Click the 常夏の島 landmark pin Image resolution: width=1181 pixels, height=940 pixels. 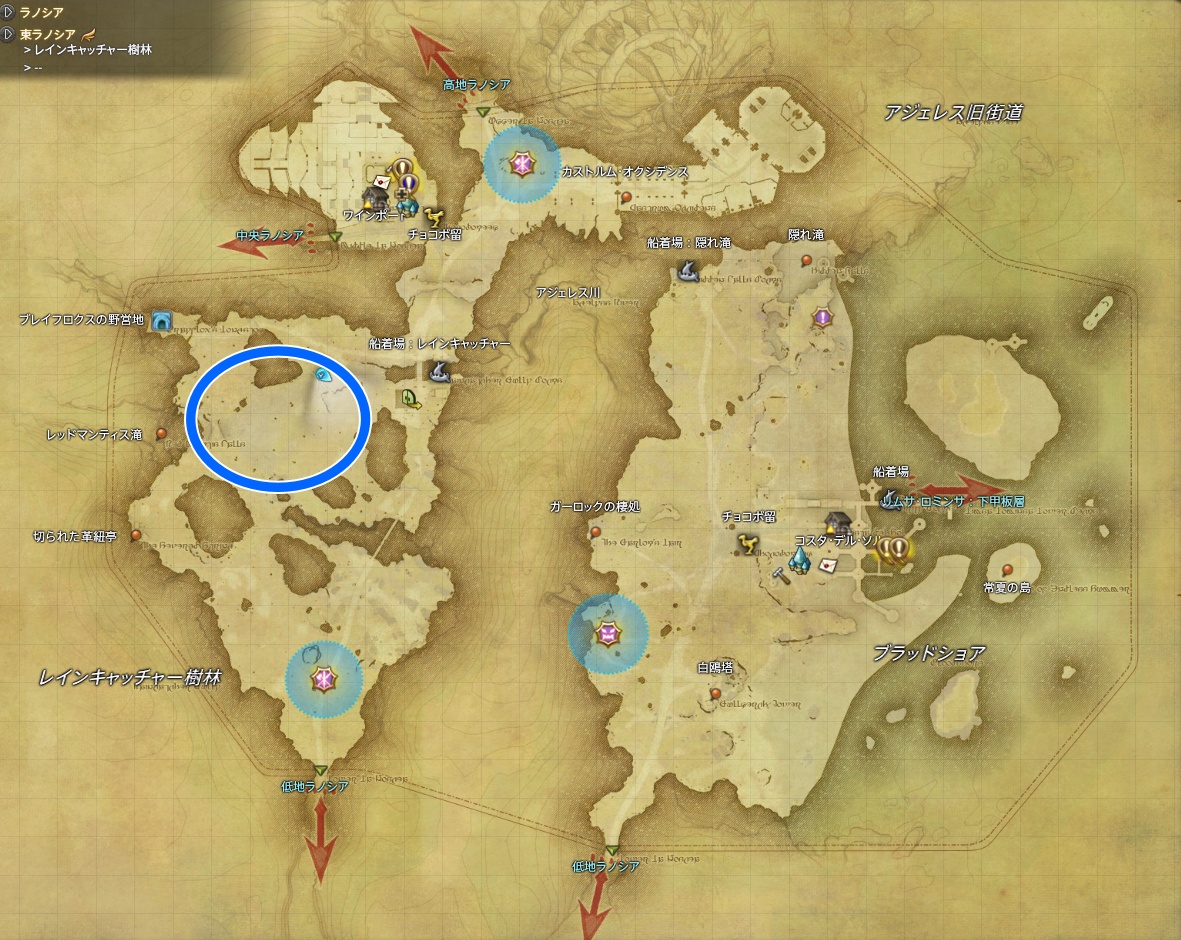click(1007, 570)
